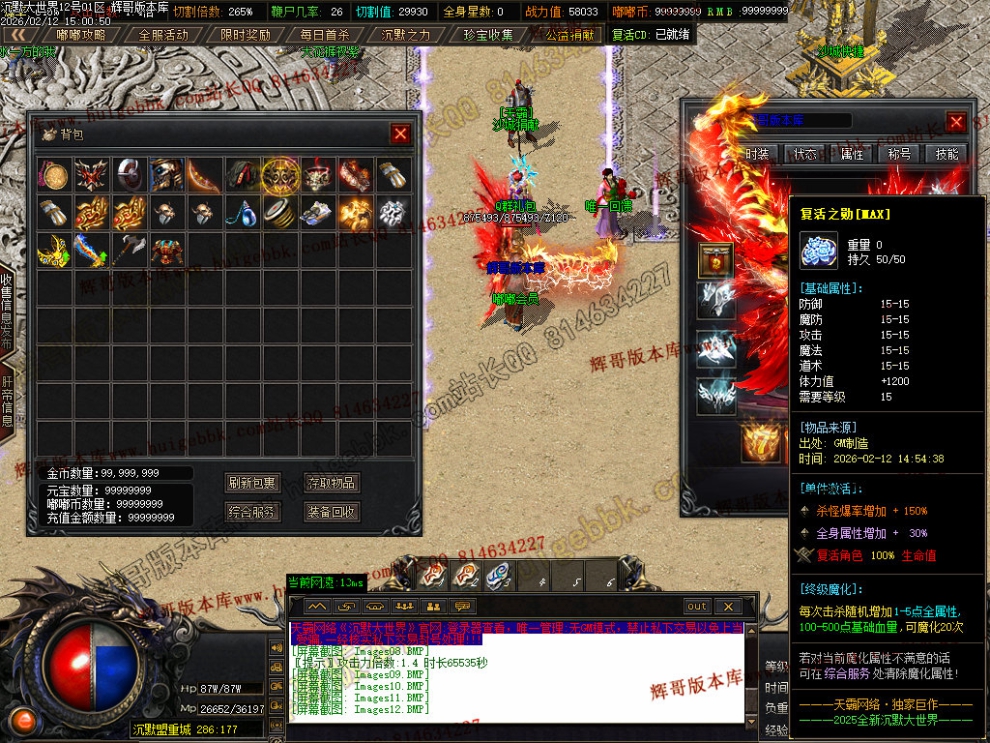Close the backpack window

(x=400, y=134)
